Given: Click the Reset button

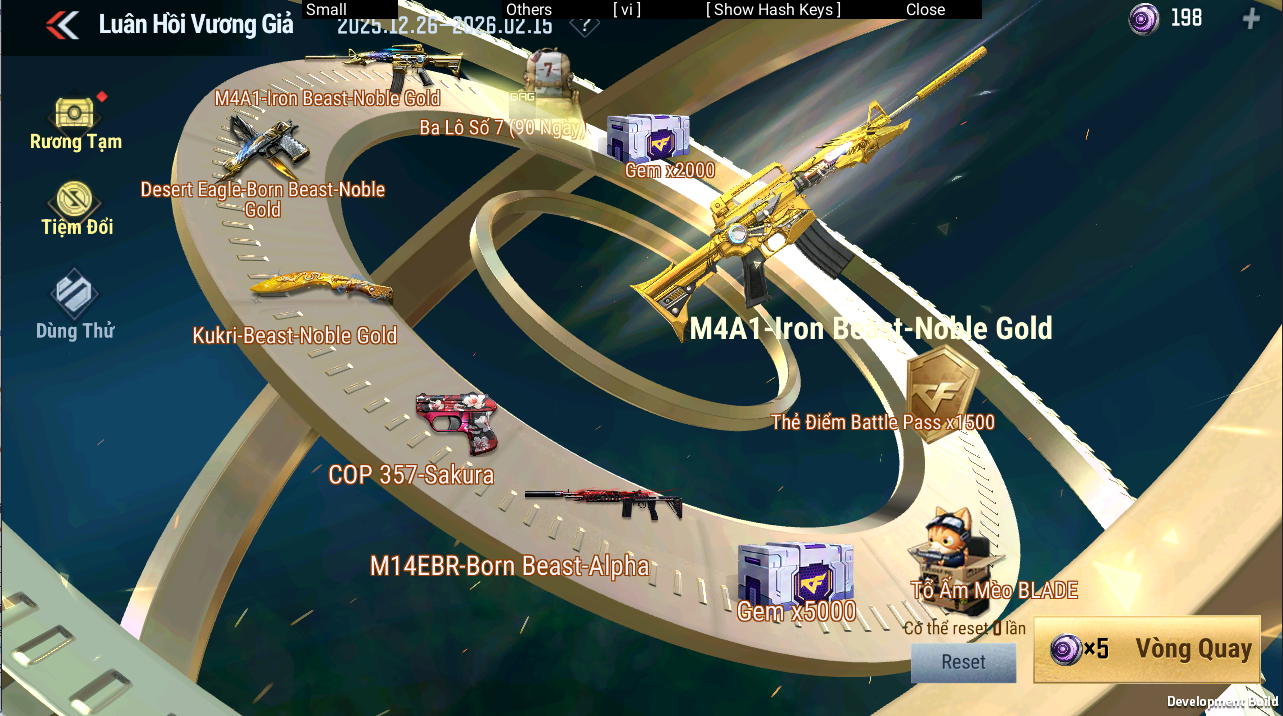Looking at the screenshot, I should [x=963, y=662].
